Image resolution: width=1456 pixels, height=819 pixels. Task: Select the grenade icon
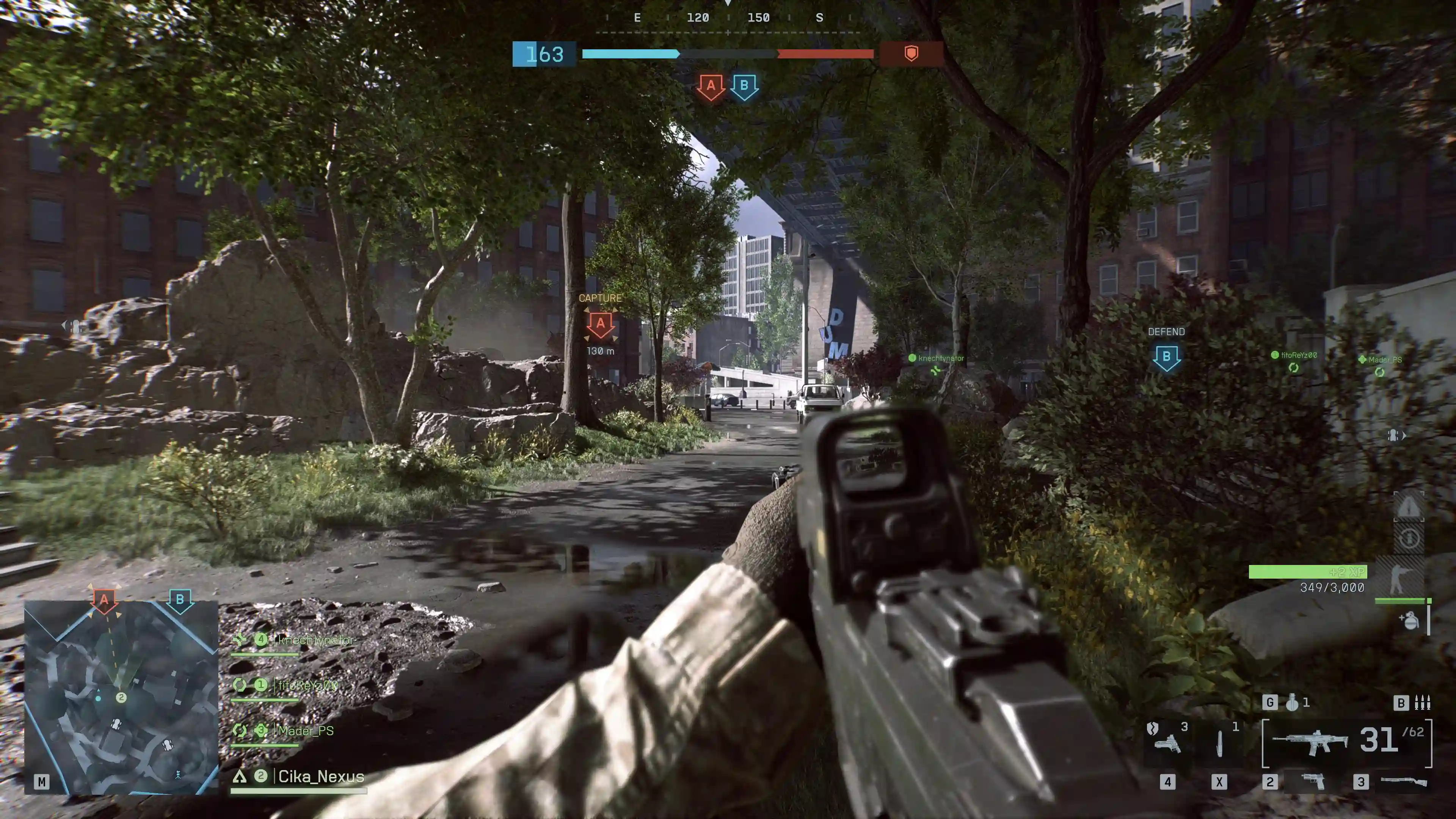[x=1292, y=703]
